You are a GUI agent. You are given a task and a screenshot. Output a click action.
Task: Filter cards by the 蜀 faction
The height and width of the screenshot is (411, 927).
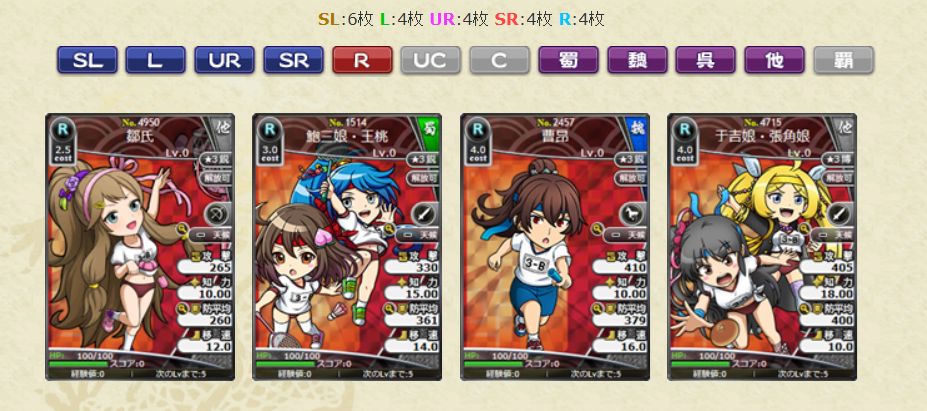[x=568, y=60]
